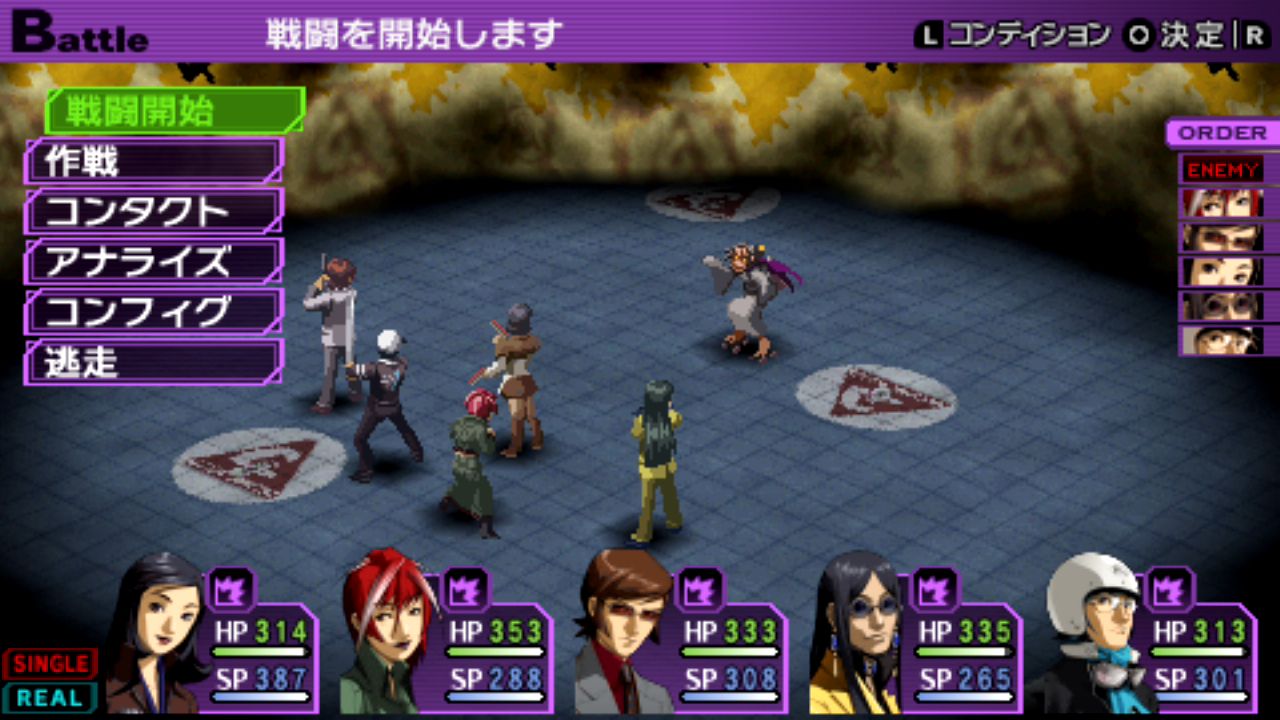Image resolution: width=1280 pixels, height=720 pixels.
Task: Open the アナライズ analyze option
Action: 153,261
